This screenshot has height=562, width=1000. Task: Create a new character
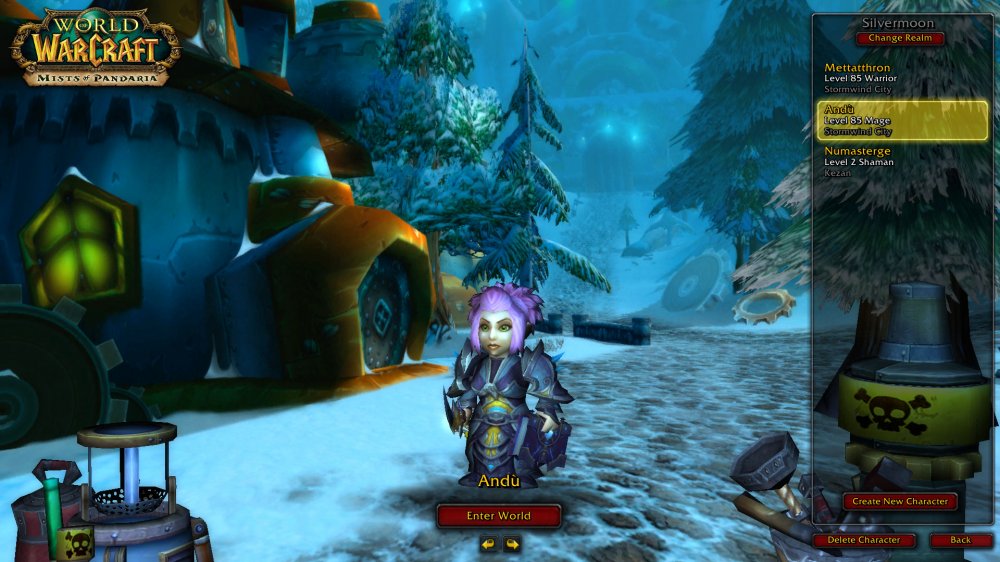click(x=900, y=501)
